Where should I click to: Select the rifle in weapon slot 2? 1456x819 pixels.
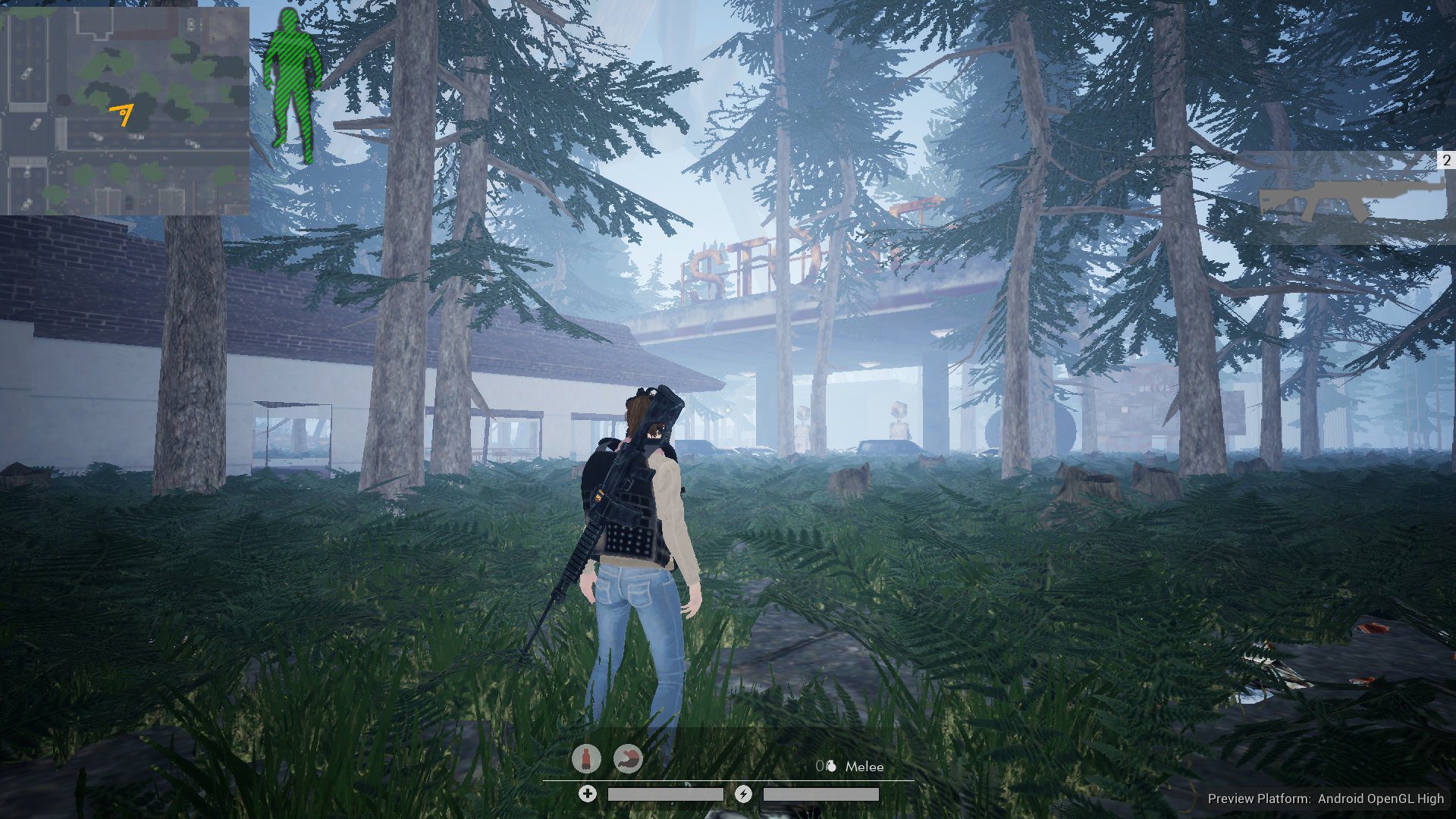[1350, 199]
